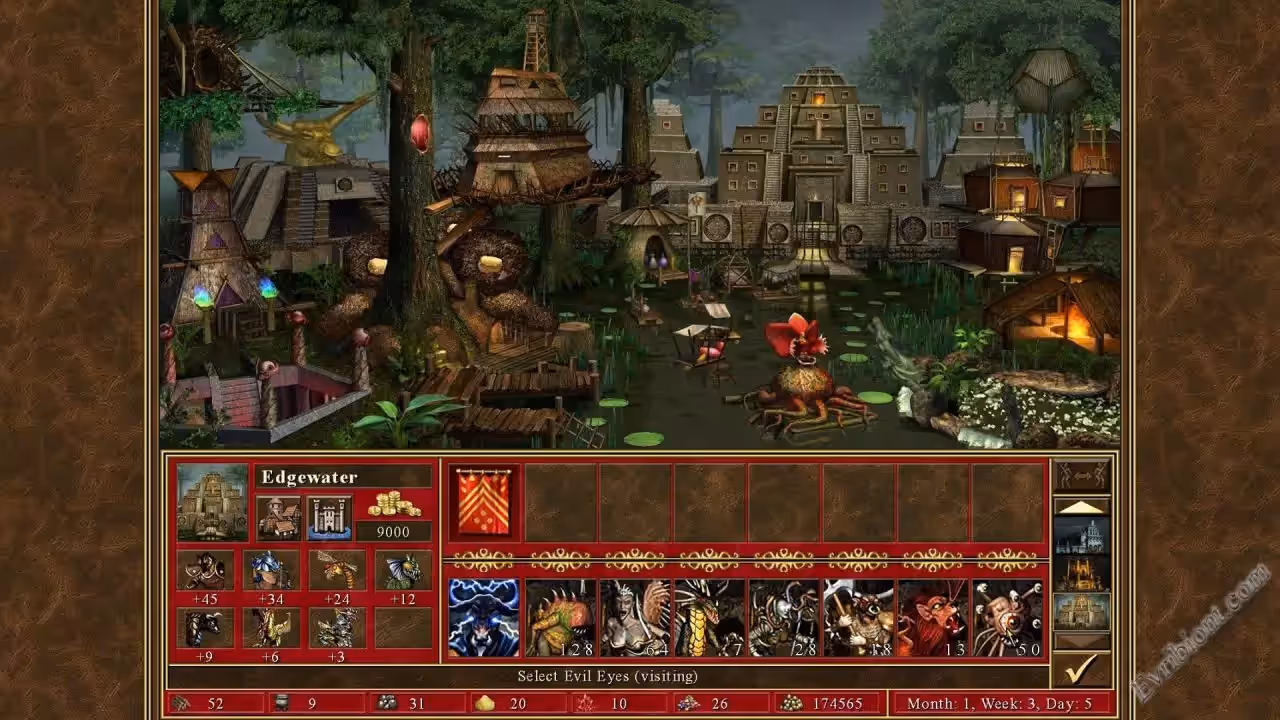Screen dimensions: 1280x720
Task: Select the Evil Eyes stack of 50
Action: pyautogui.click(x=1007, y=617)
